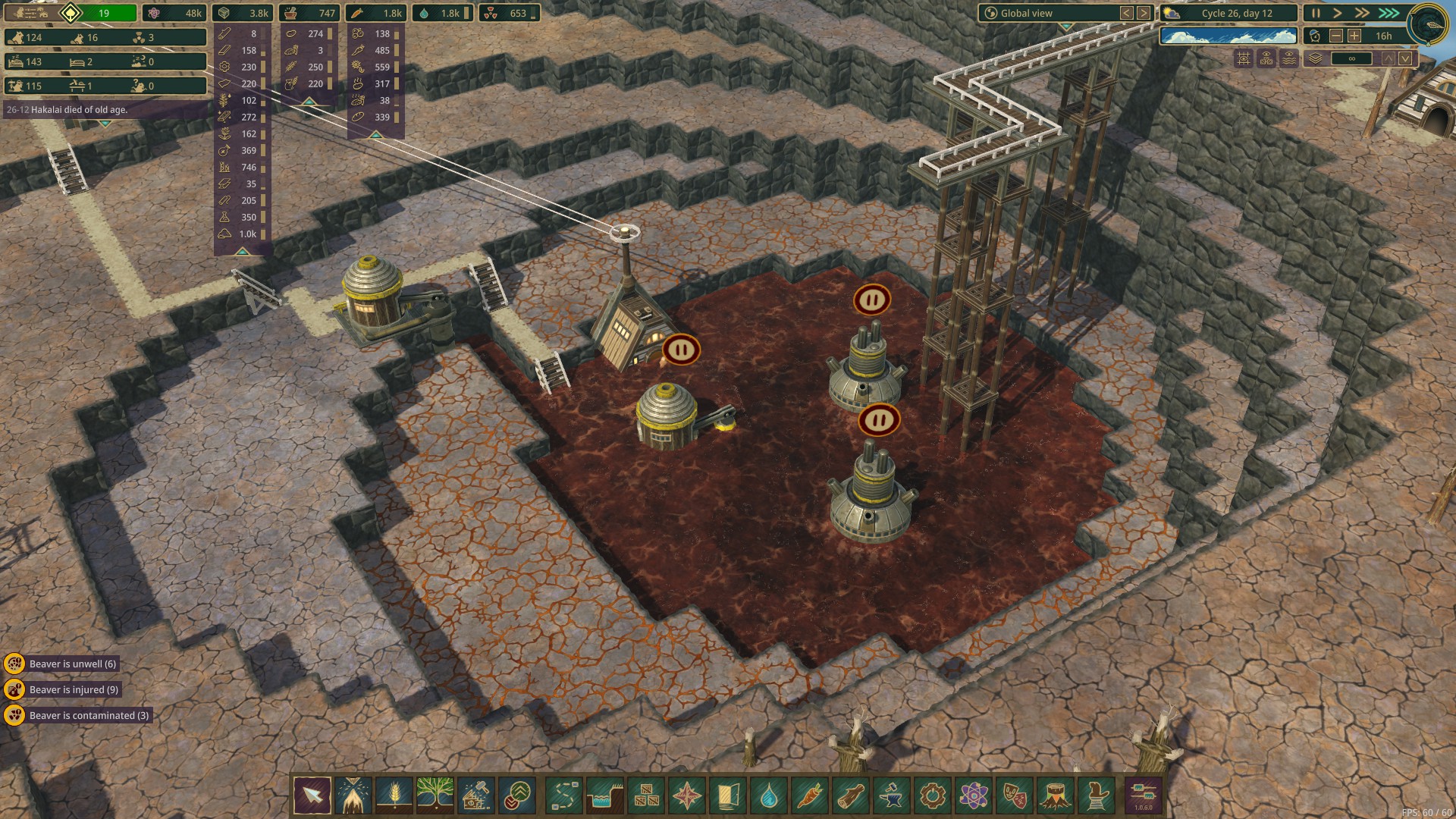Open the water drop building category
This screenshot has width=1456, height=819.
[x=769, y=796]
